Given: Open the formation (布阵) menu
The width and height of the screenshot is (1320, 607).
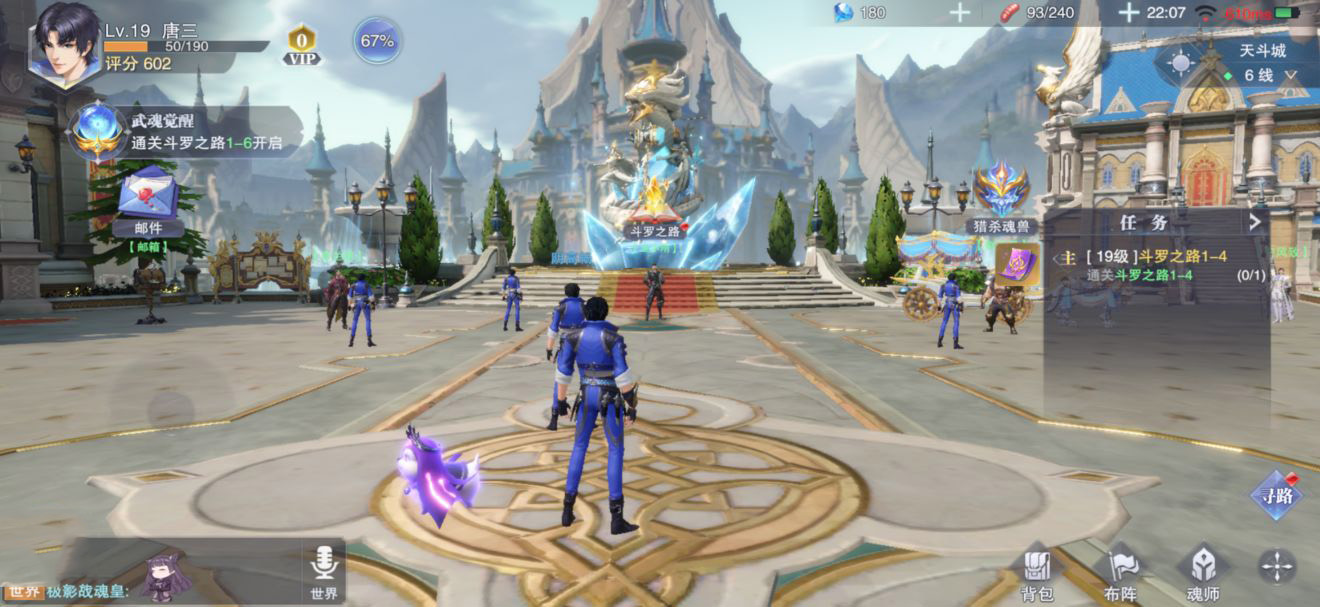Looking at the screenshot, I should [x=1120, y=572].
